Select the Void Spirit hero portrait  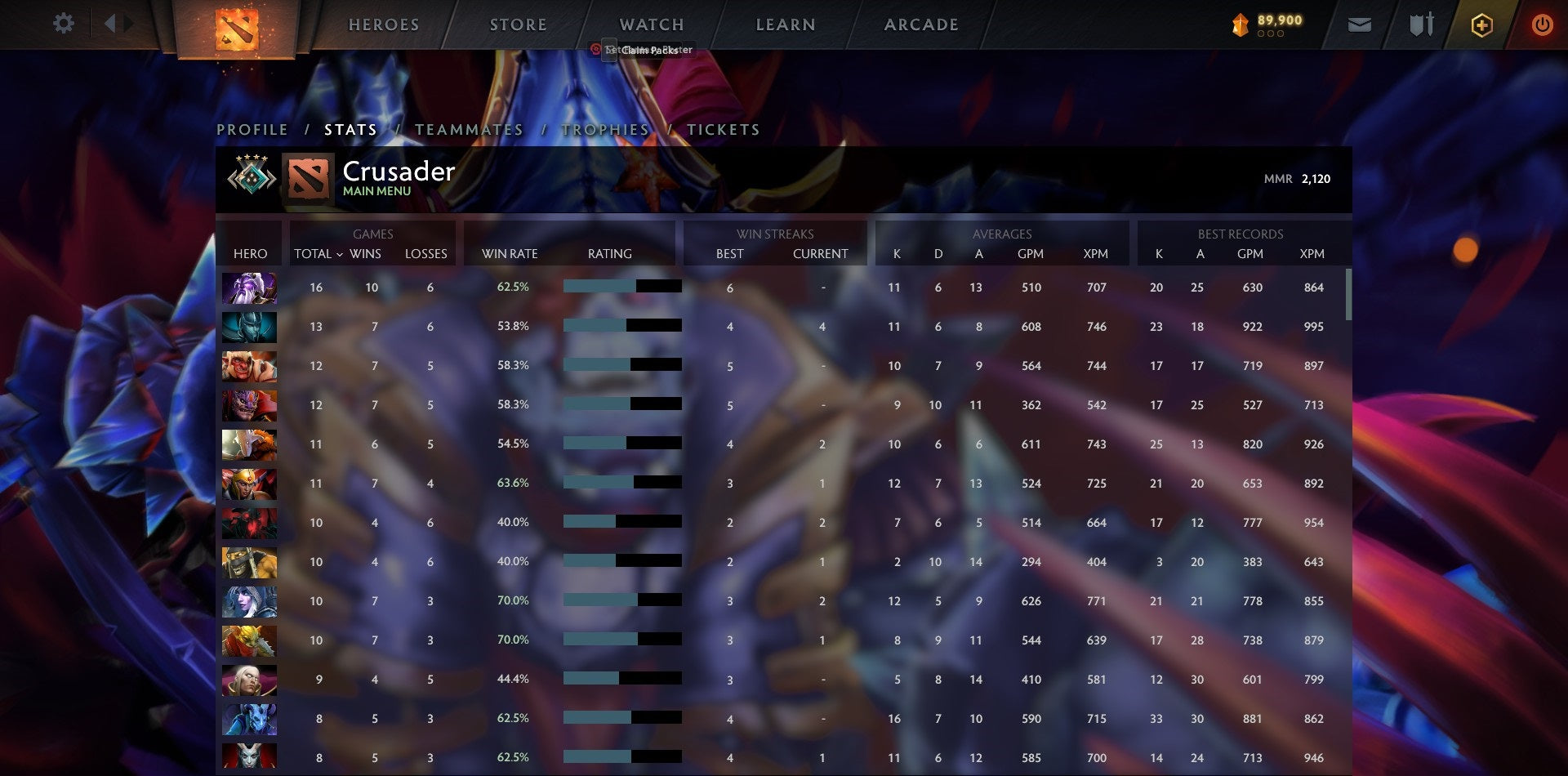pos(249,288)
